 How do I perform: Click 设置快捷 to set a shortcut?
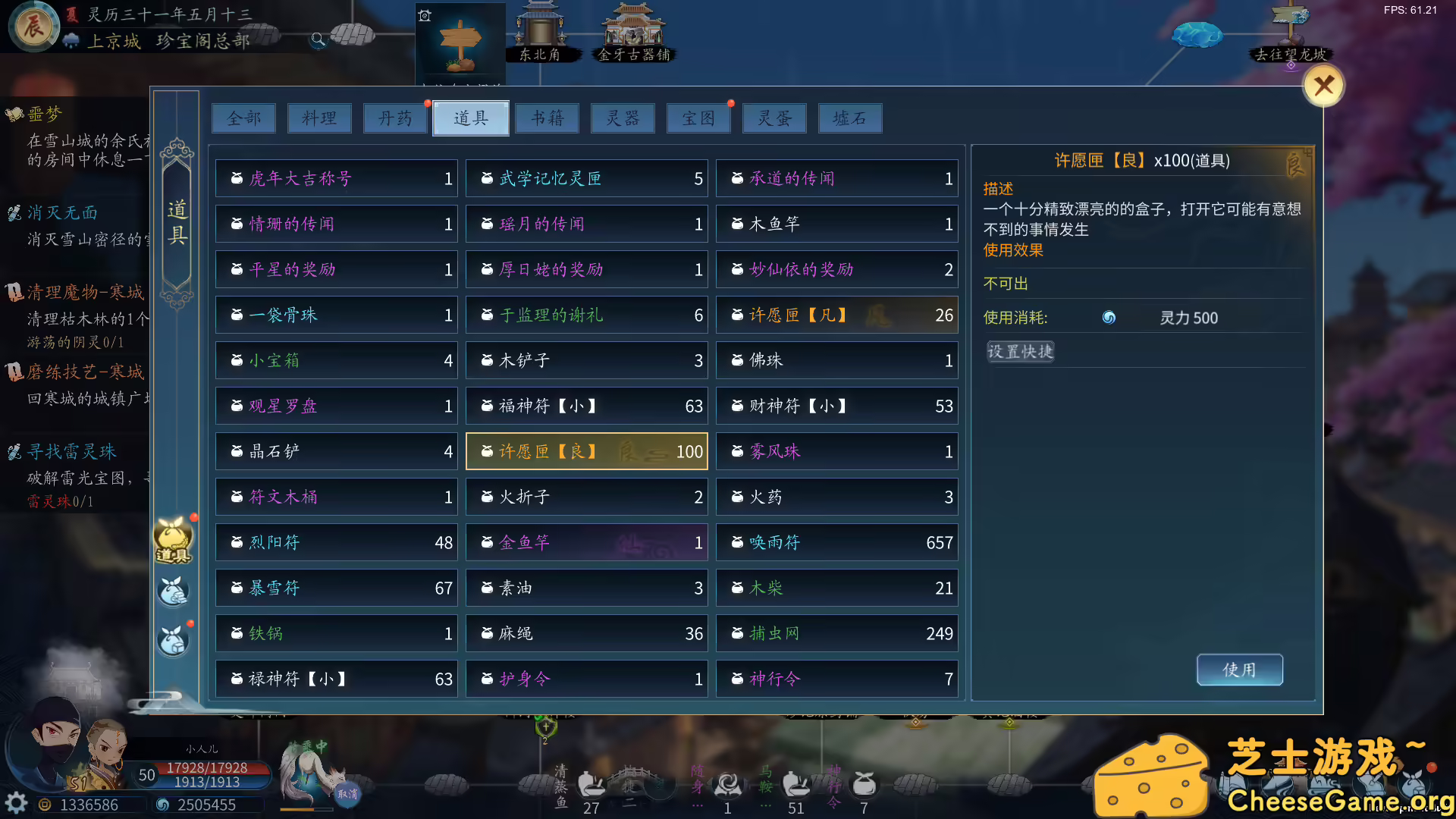click(1020, 351)
